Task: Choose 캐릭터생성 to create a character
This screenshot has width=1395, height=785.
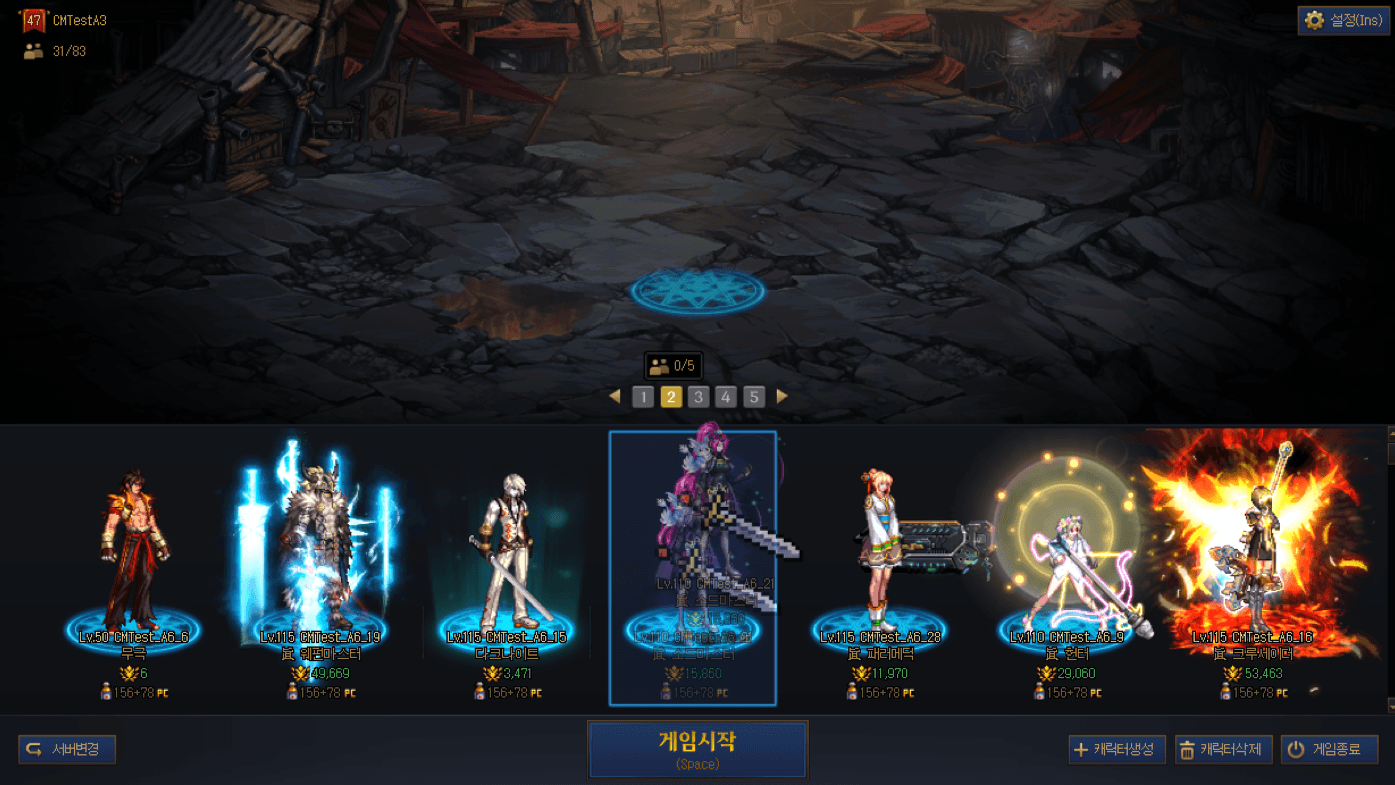Action: pos(1116,749)
